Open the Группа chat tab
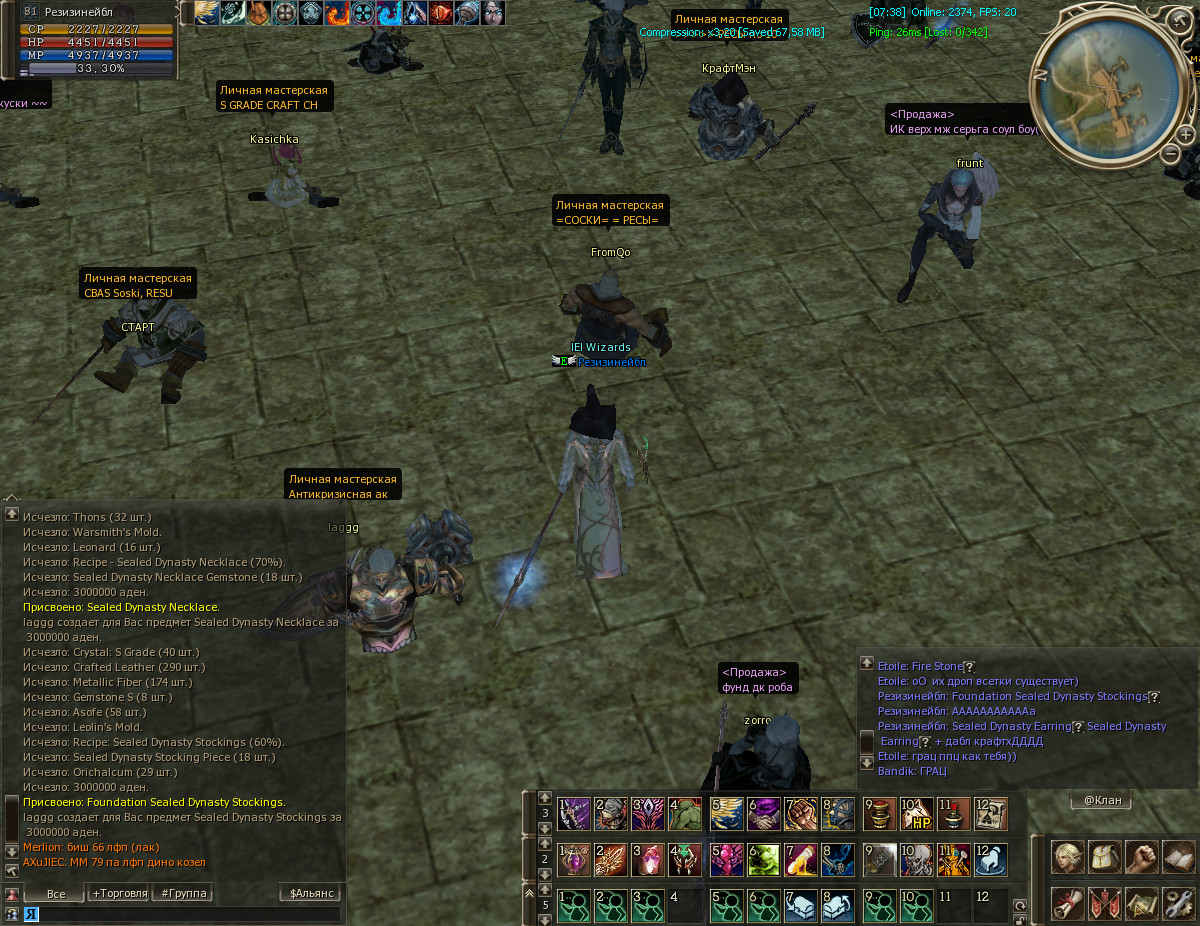 coord(182,893)
